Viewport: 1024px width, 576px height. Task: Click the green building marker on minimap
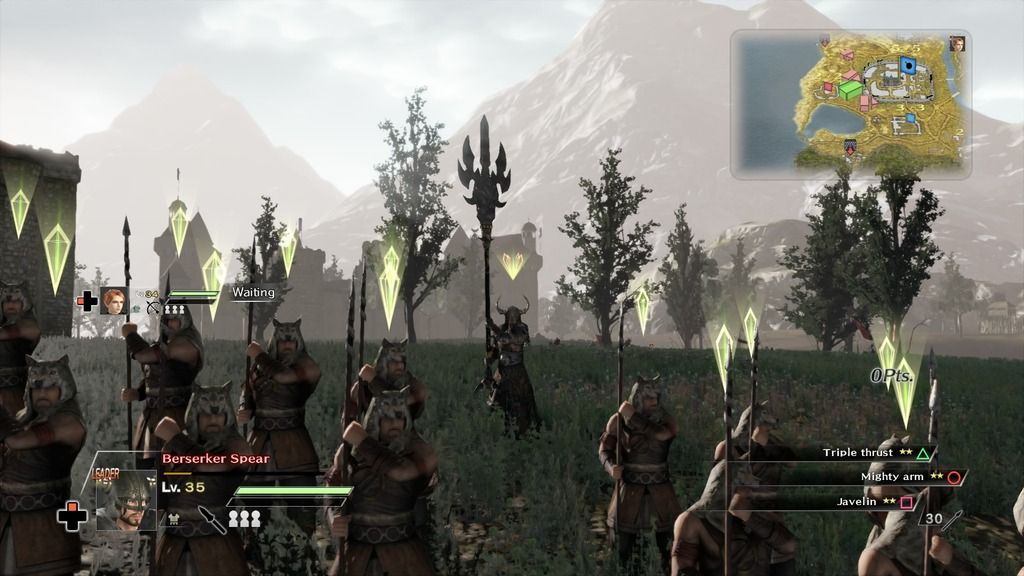851,90
